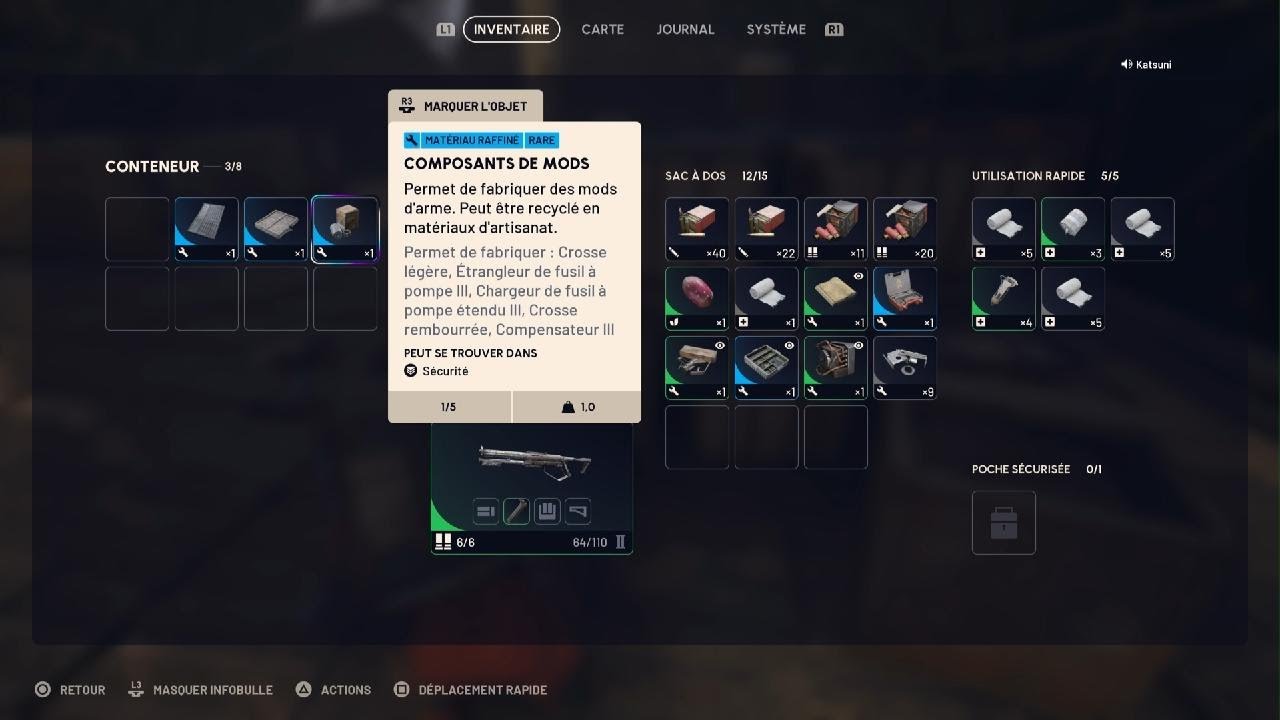Go to the Système tab
This screenshot has width=1280, height=720.
(x=776, y=30)
